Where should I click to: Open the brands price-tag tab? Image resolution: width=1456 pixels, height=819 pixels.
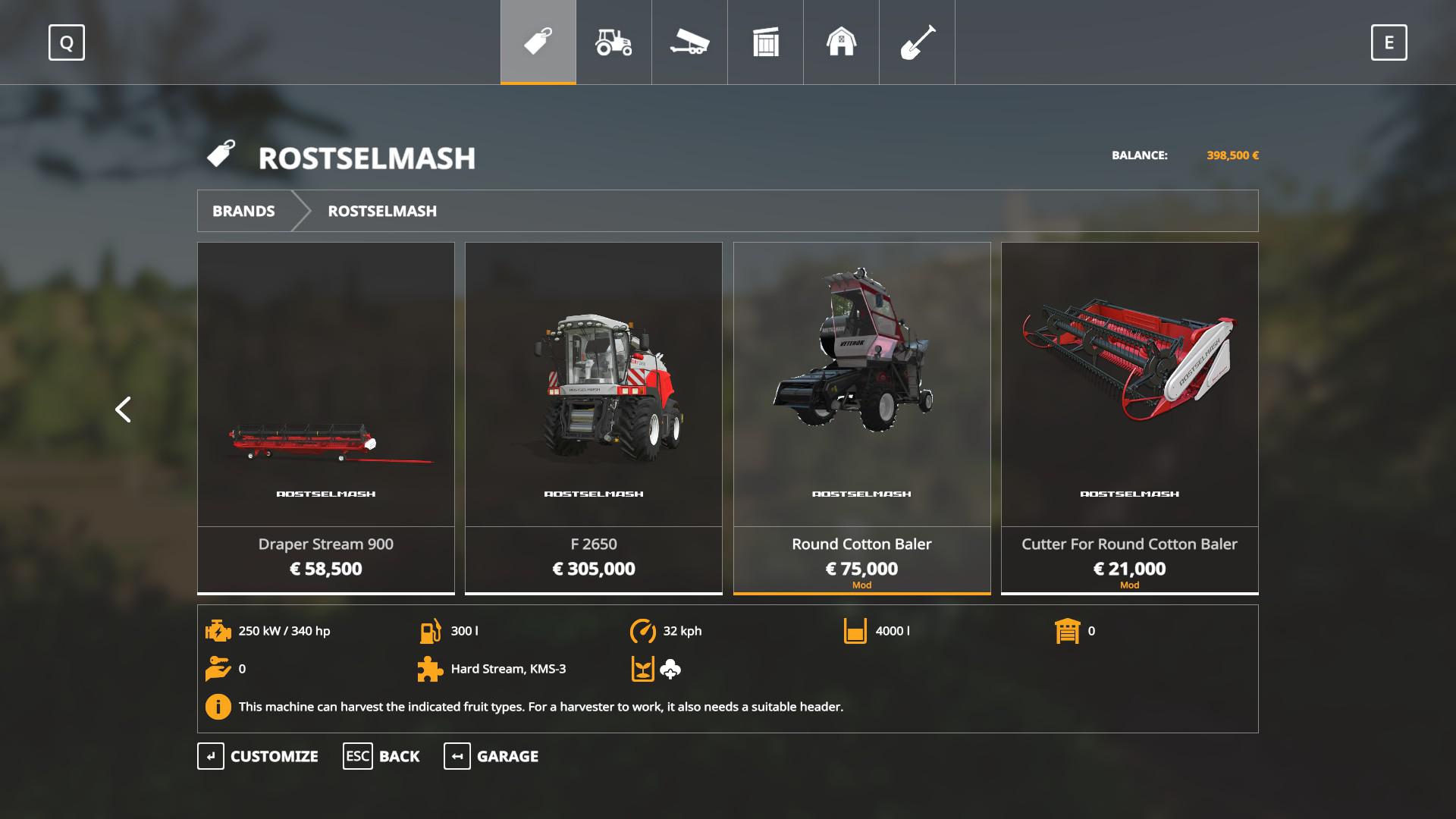point(538,42)
